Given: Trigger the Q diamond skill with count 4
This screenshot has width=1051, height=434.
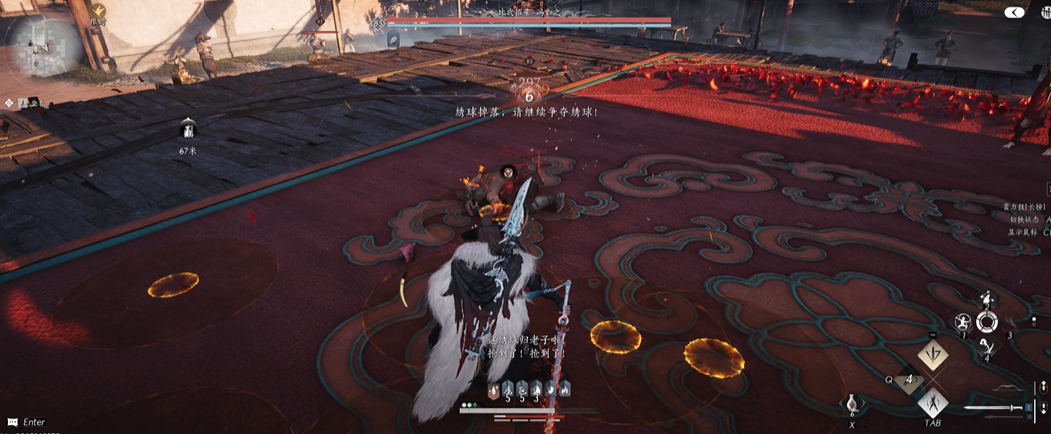Looking at the screenshot, I should click(x=909, y=380).
